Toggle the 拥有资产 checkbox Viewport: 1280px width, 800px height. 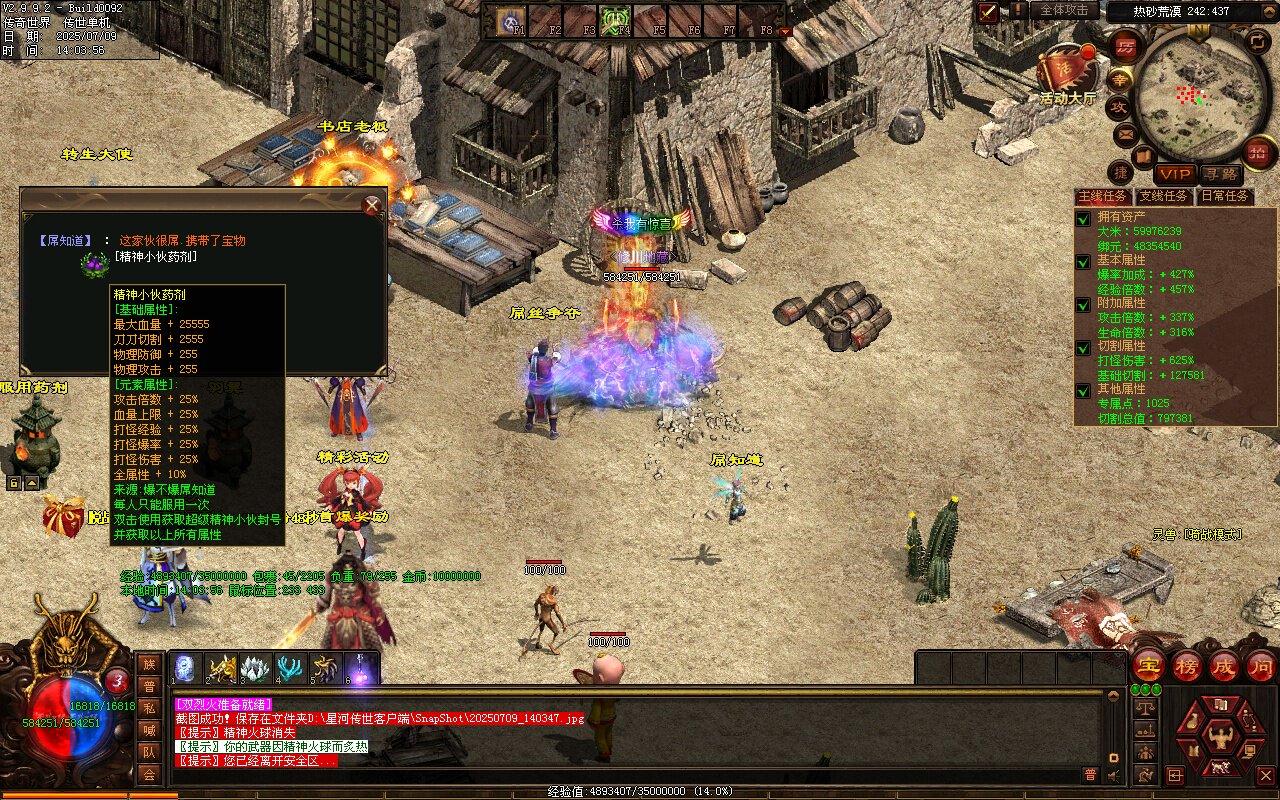pos(1083,218)
